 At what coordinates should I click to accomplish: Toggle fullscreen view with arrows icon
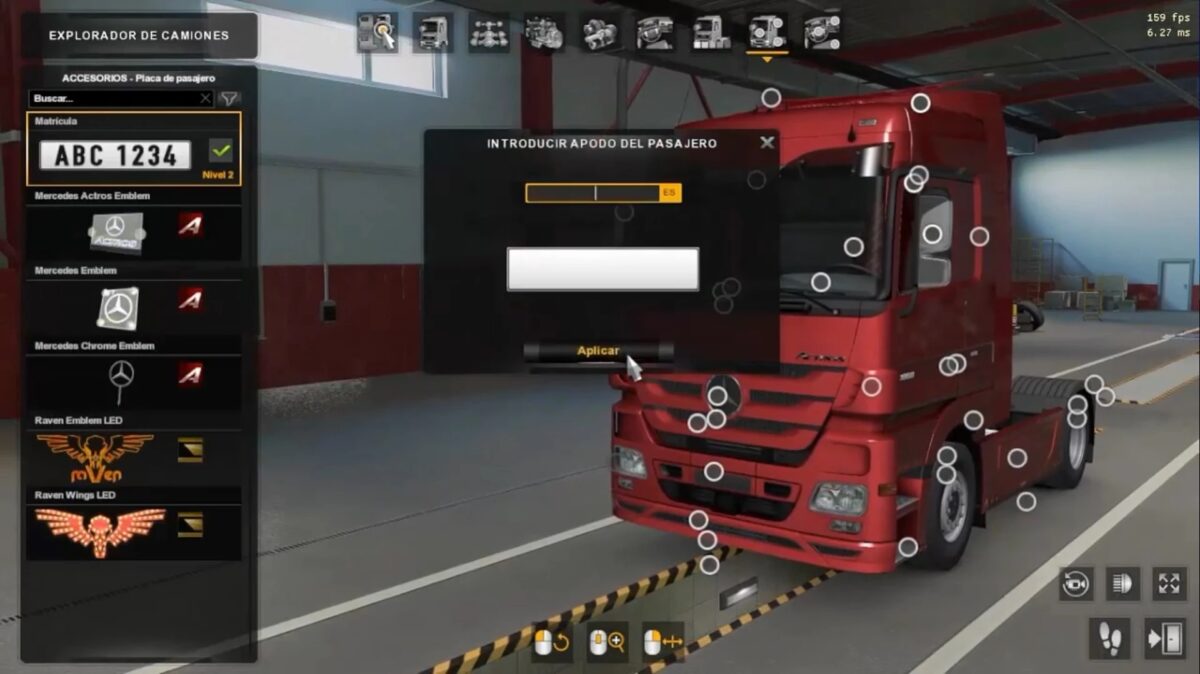[x=1170, y=584]
